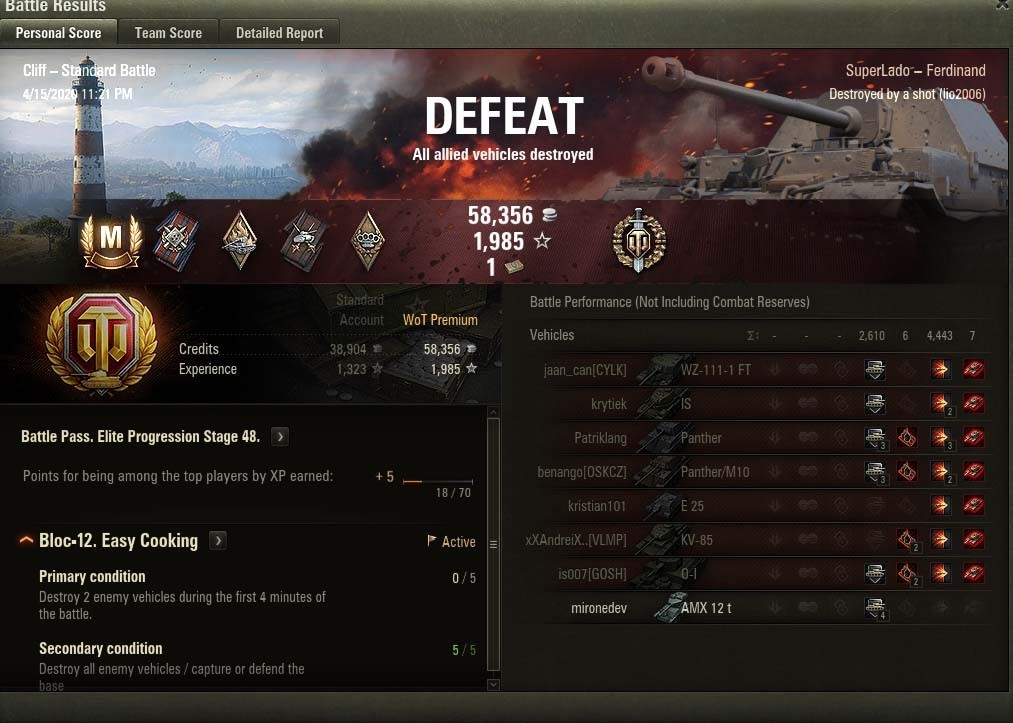Choose the KV-85 player row
1013x723 pixels.
point(760,540)
